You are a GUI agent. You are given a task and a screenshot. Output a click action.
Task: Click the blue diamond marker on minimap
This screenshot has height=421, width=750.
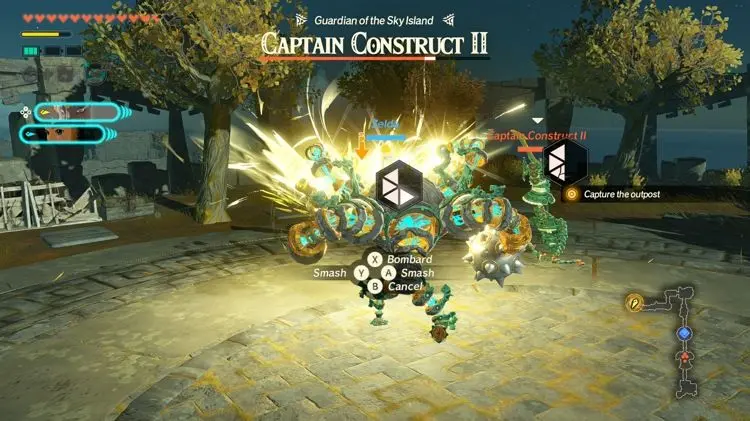coord(684,333)
